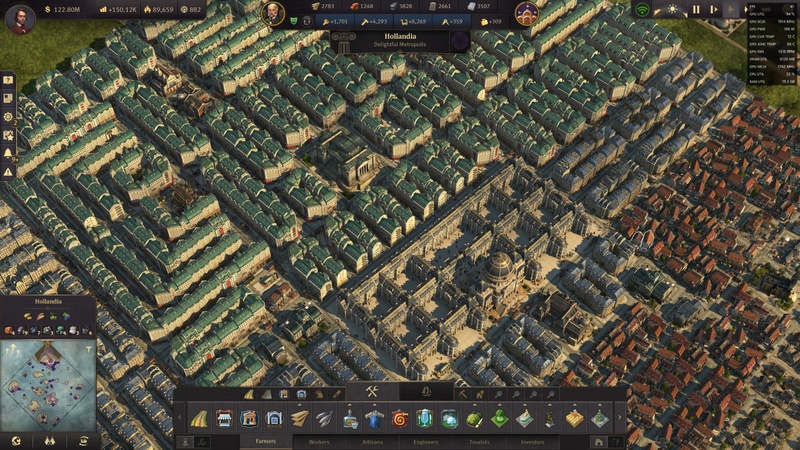Pause the game speed

(x=696, y=9)
